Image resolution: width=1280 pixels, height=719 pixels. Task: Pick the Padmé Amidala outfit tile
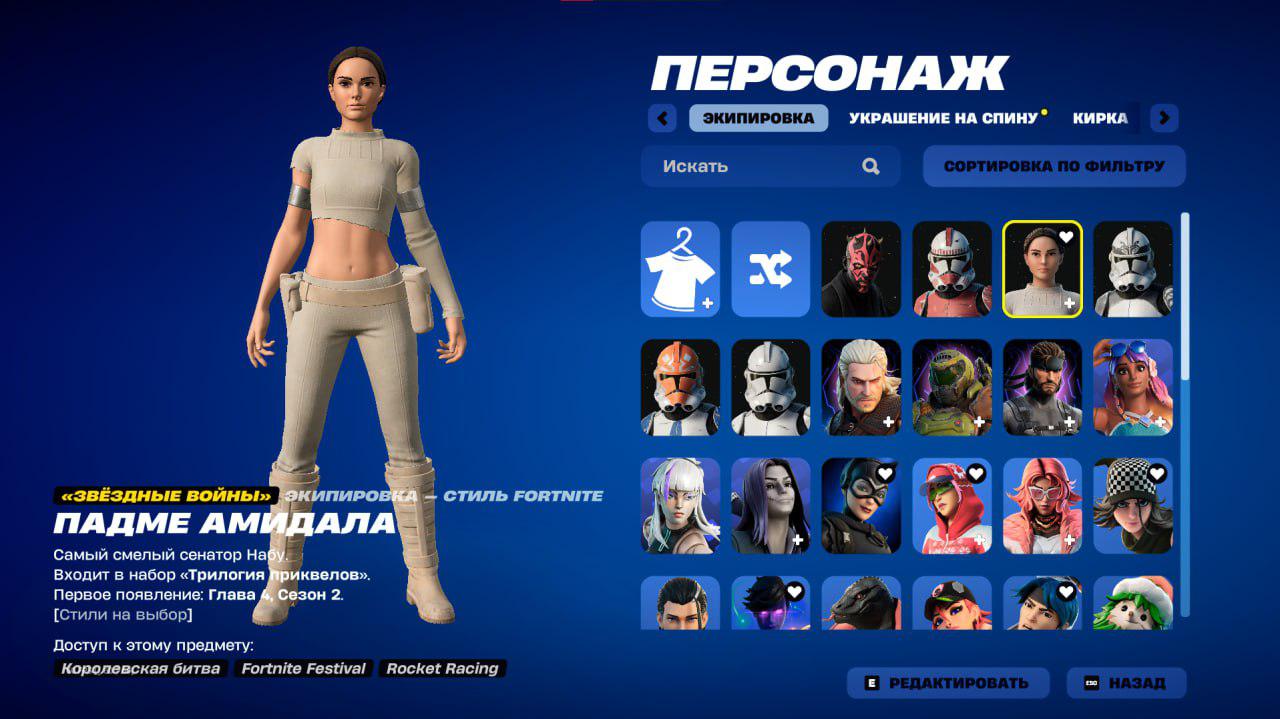click(1042, 269)
